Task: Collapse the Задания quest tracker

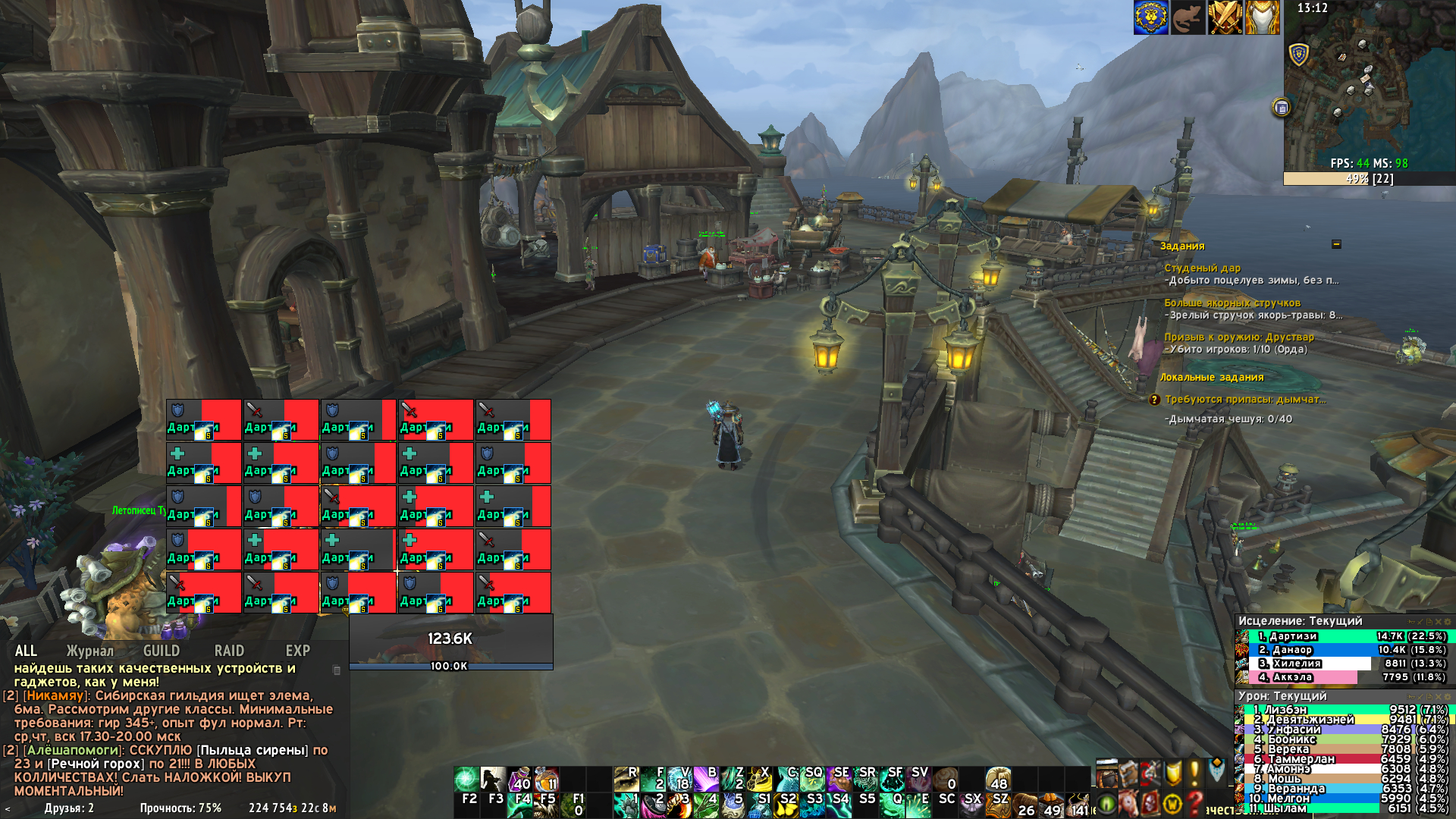Action: (1336, 244)
